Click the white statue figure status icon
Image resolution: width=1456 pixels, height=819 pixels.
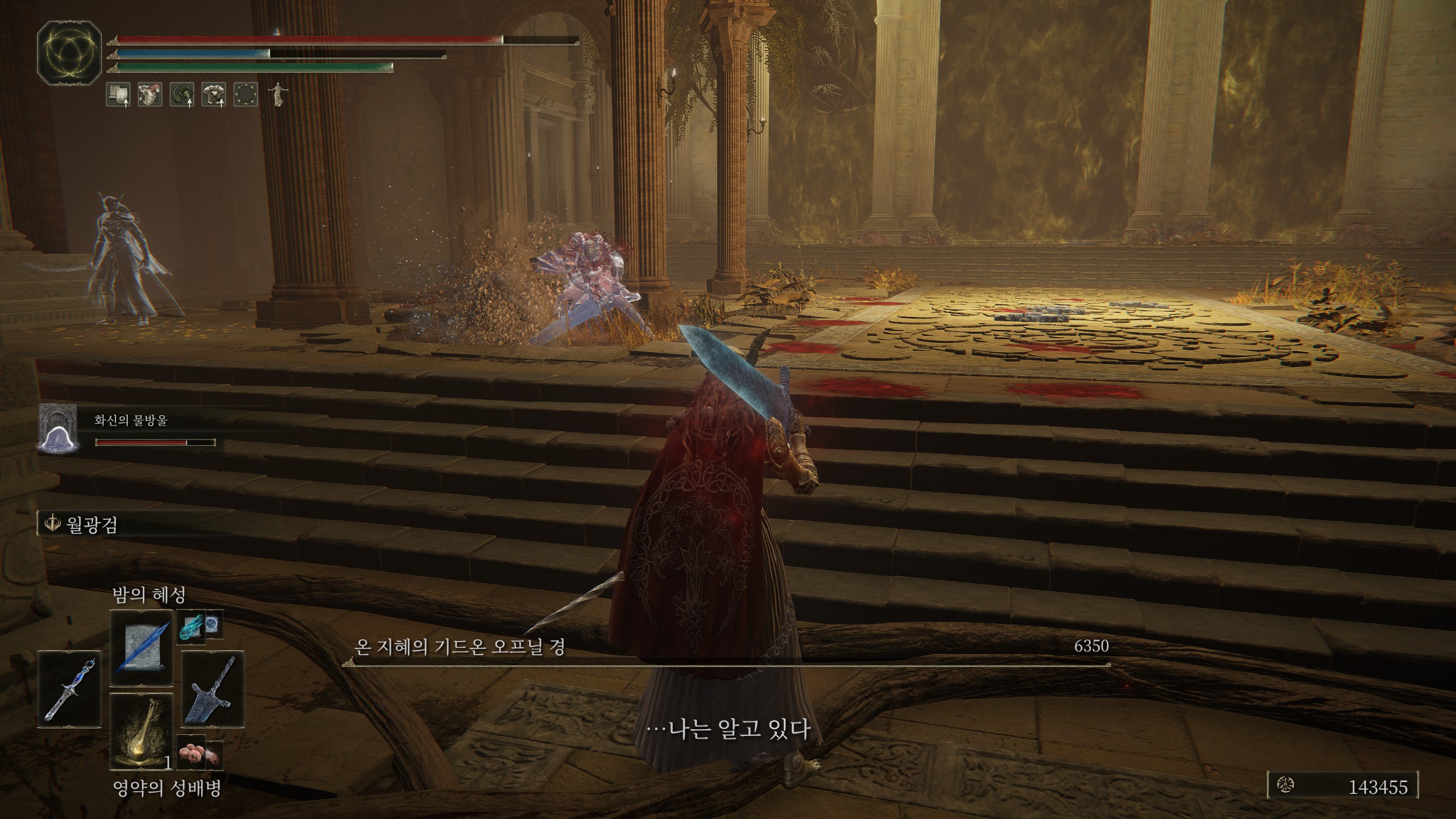[x=278, y=94]
